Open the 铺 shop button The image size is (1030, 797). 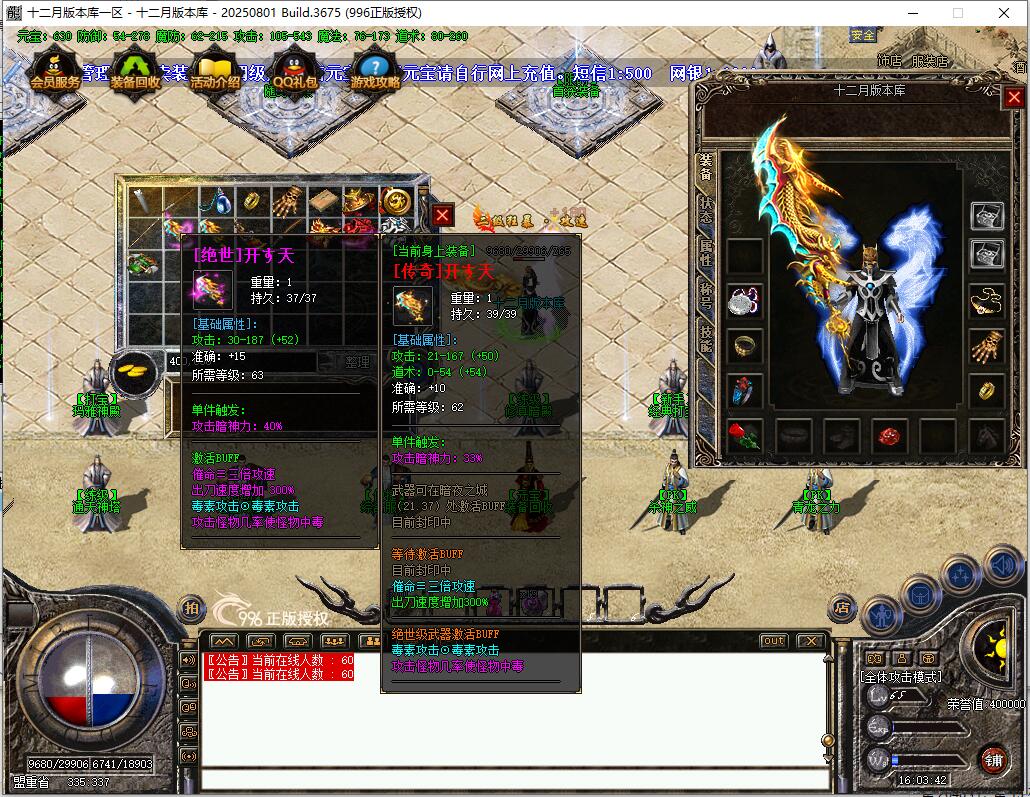pos(992,758)
